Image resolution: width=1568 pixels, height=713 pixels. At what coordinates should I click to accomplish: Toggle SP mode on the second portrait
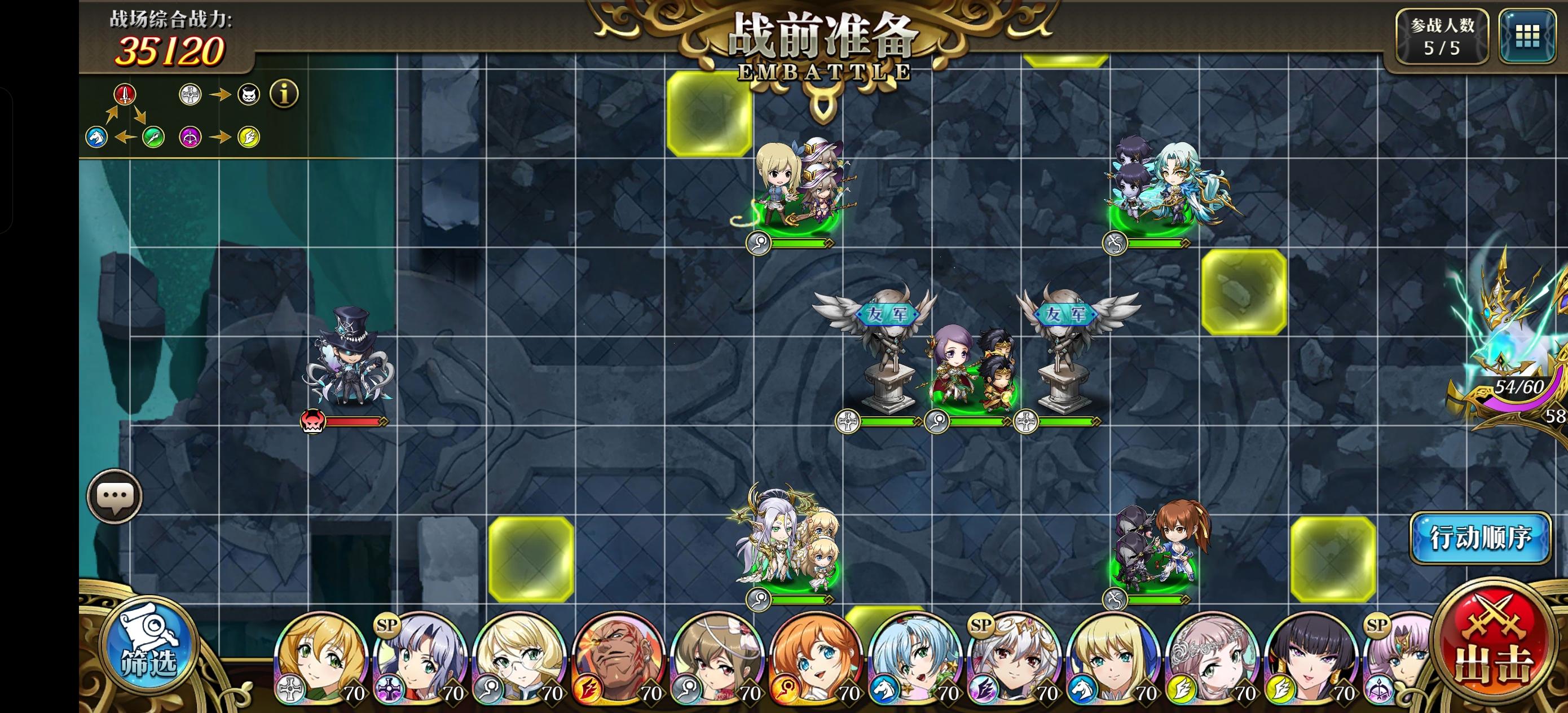(387, 626)
